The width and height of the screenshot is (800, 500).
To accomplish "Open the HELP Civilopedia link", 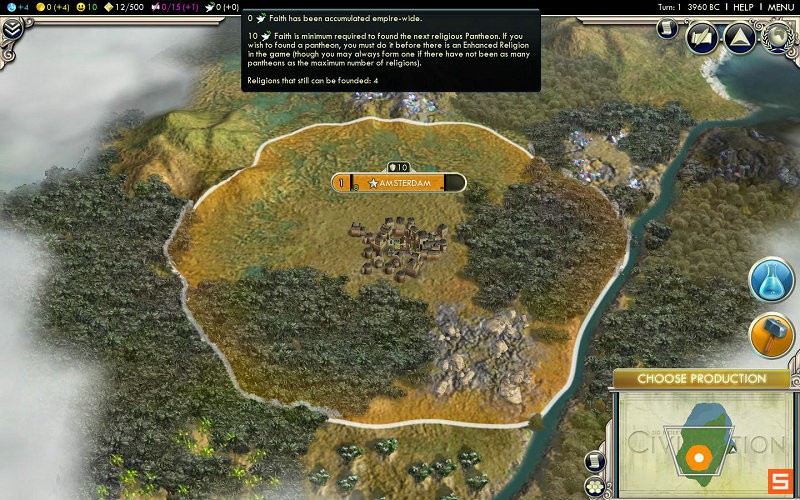I will [x=743, y=7].
